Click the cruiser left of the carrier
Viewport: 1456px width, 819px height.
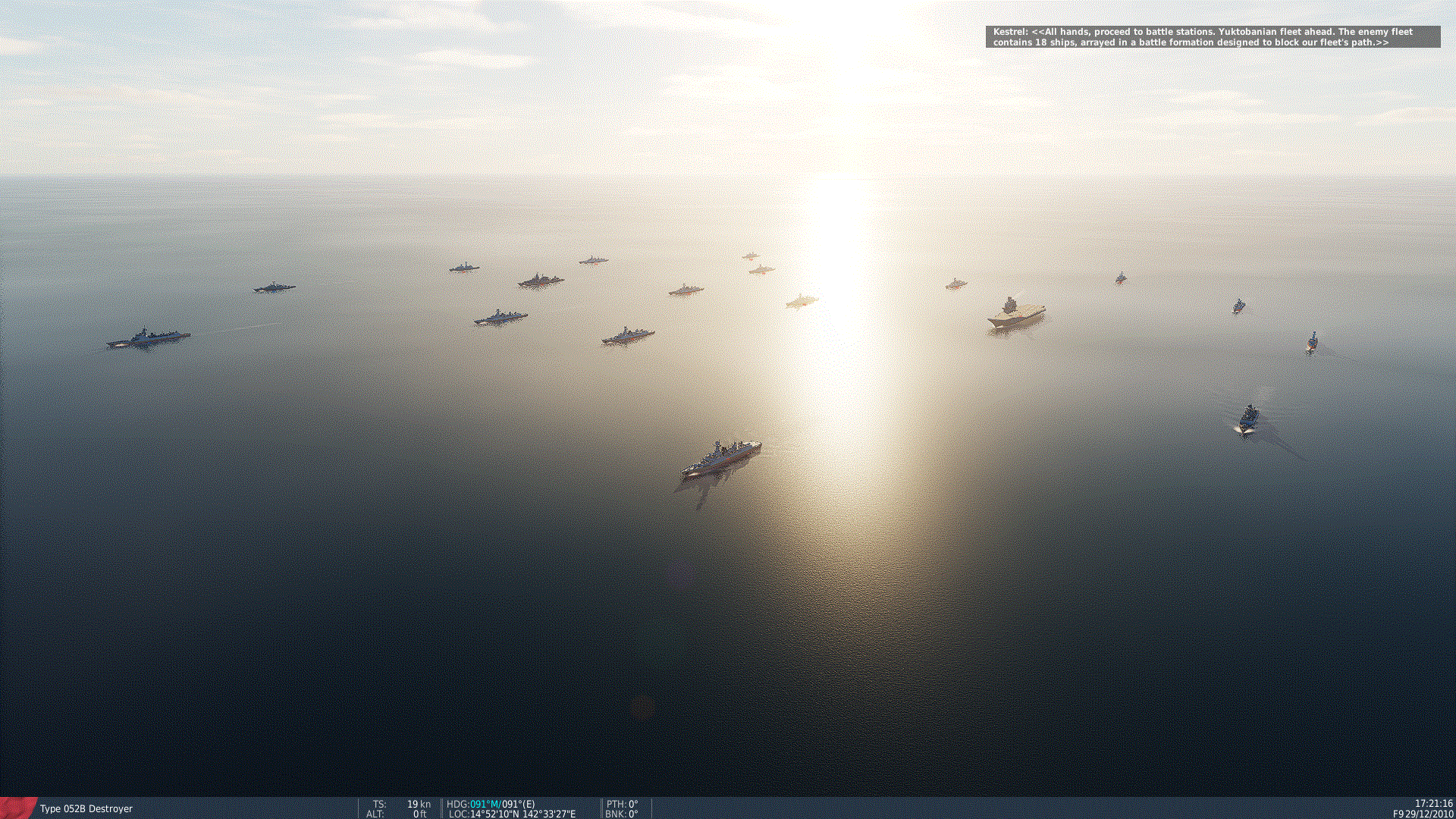coord(955,284)
